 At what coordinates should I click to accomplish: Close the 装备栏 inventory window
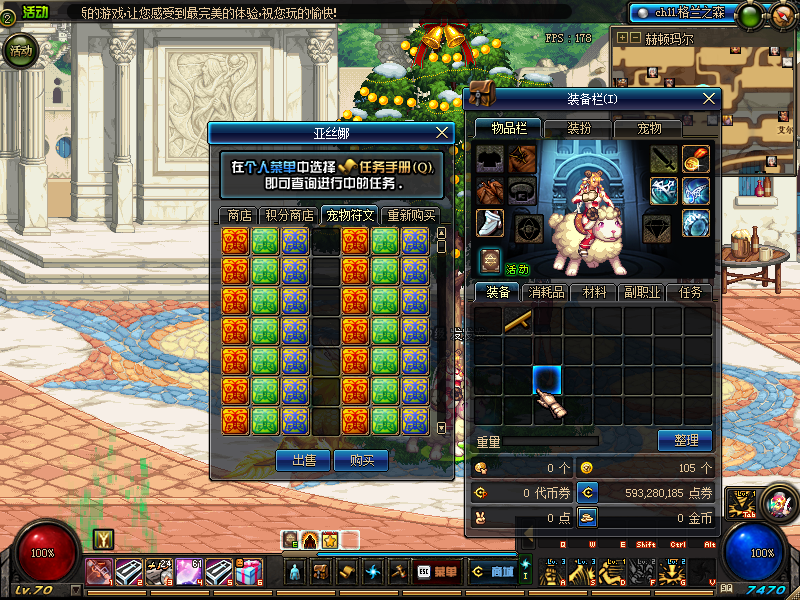coord(710,98)
